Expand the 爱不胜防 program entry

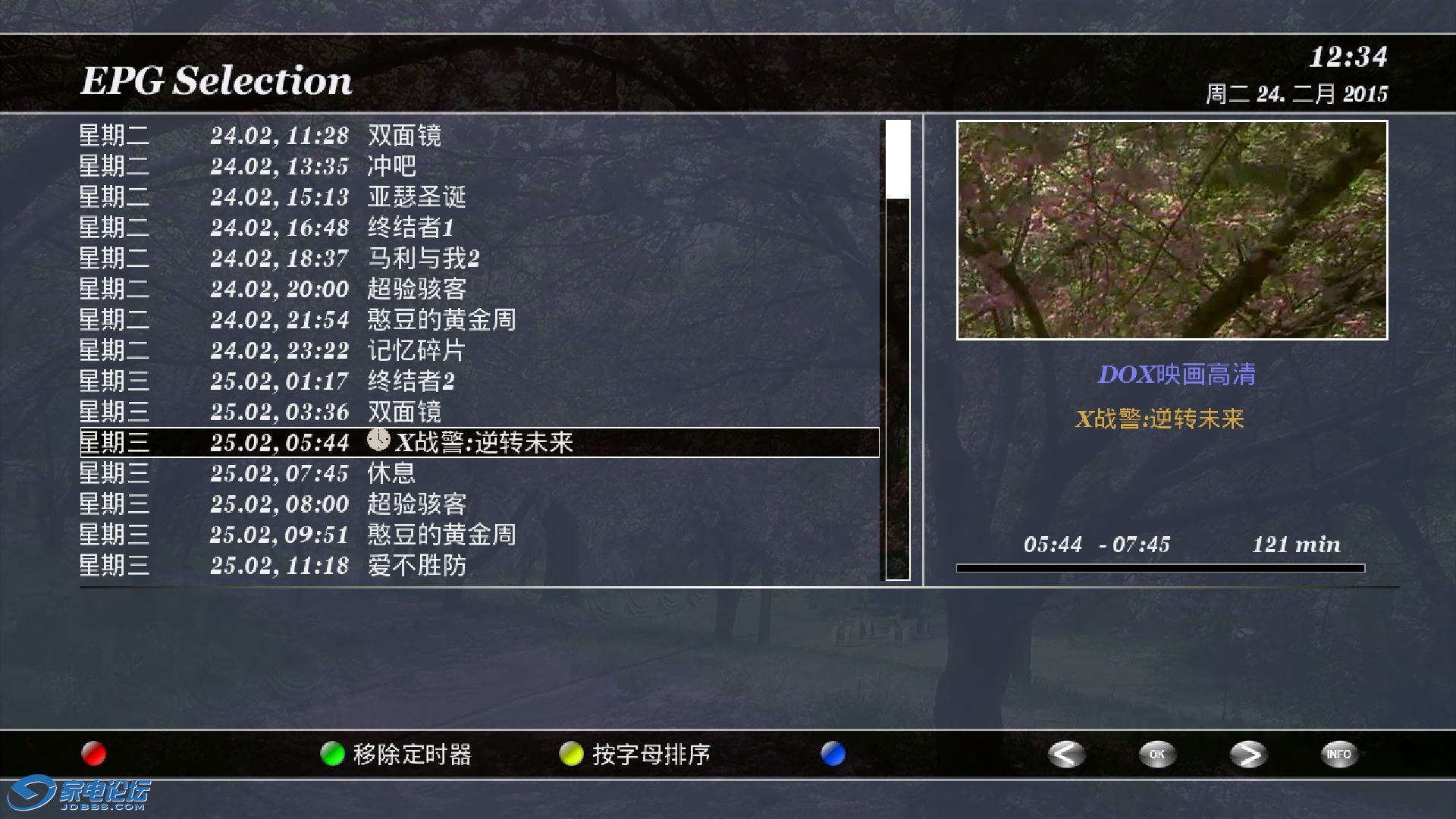coord(416,566)
